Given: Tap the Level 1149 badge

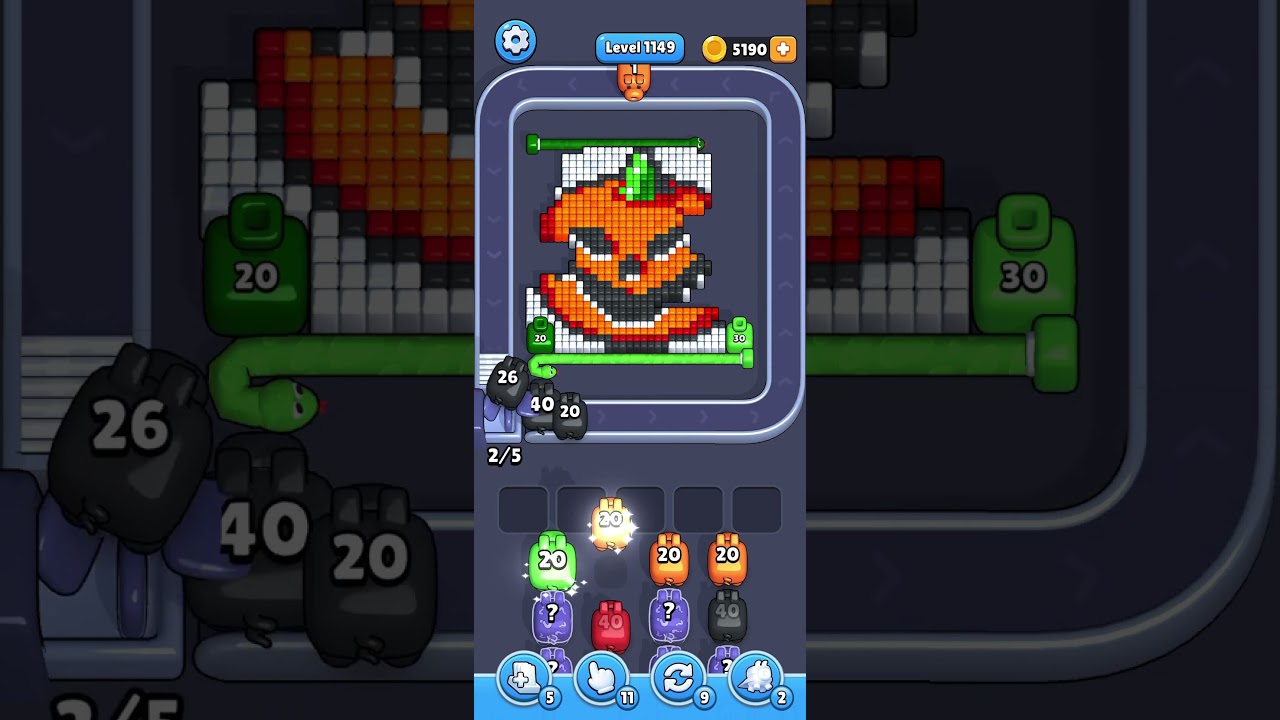Looking at the screenshot, I should click(640, 47).
